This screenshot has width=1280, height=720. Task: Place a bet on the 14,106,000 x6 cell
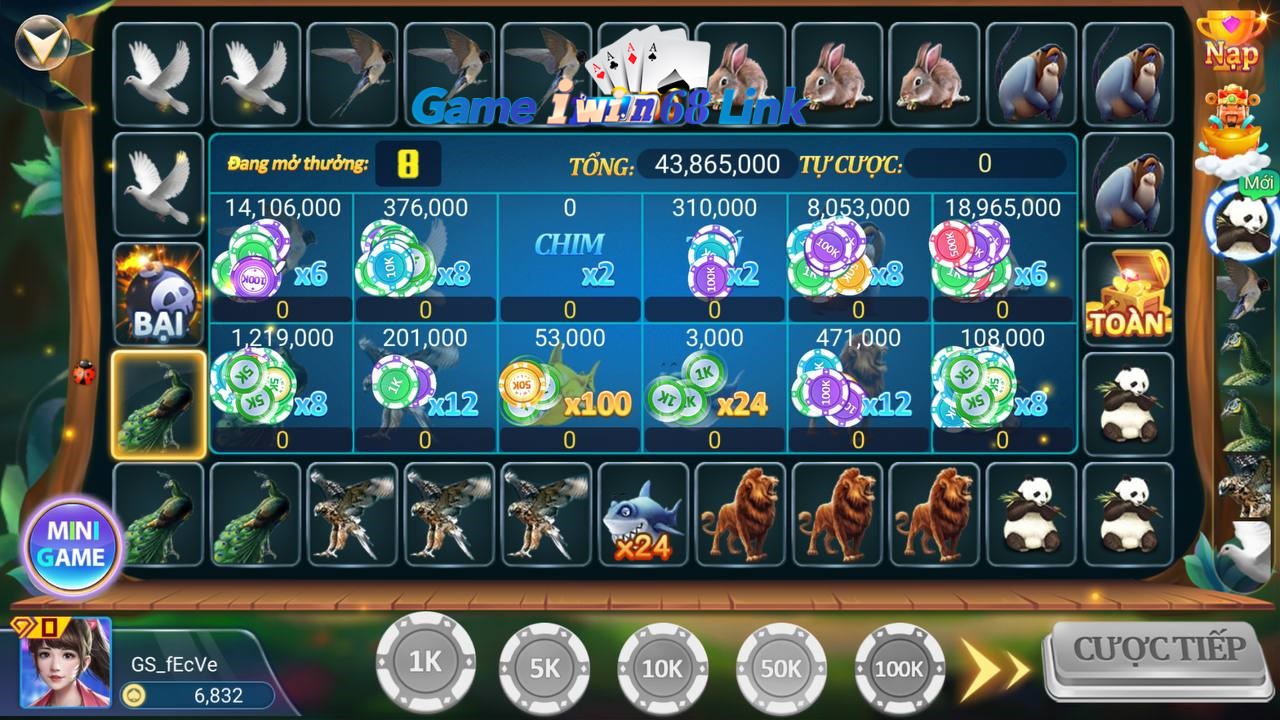click(x=281, y=258)
